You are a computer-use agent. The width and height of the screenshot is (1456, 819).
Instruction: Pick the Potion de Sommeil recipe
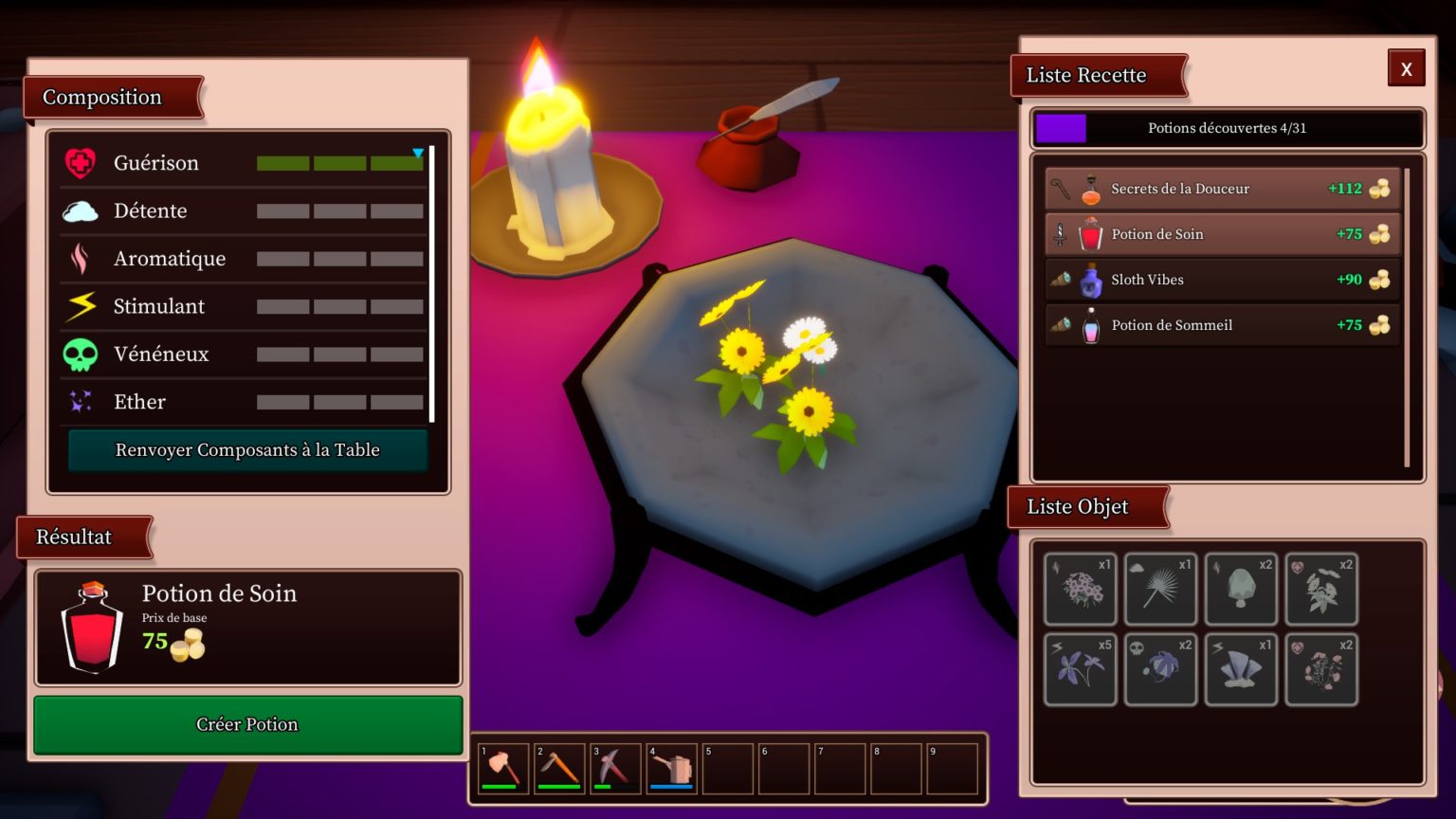coord(1221,325)
